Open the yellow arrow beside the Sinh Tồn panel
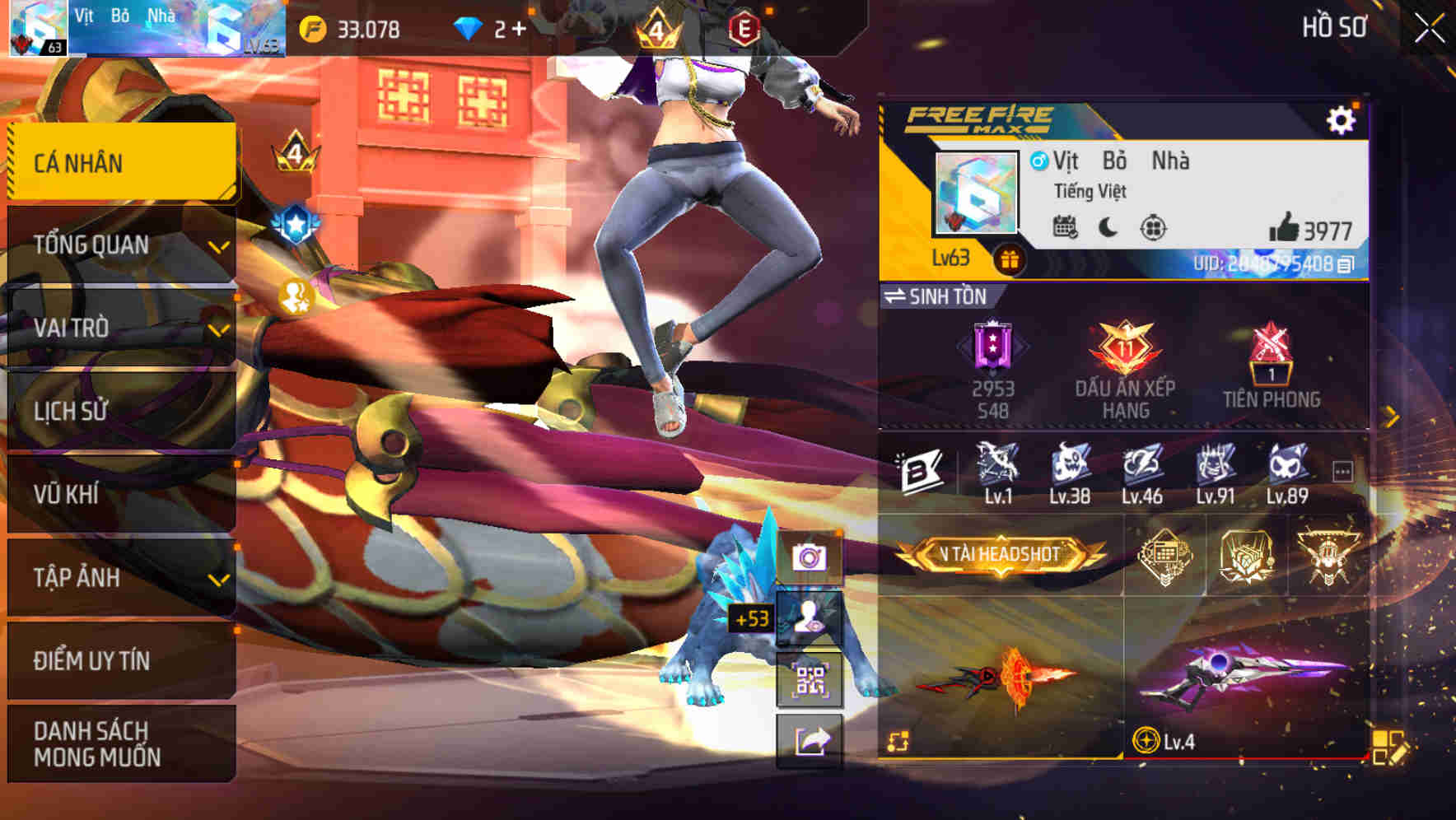This screenshot has height=820, width=1456. coord(1389,416)
